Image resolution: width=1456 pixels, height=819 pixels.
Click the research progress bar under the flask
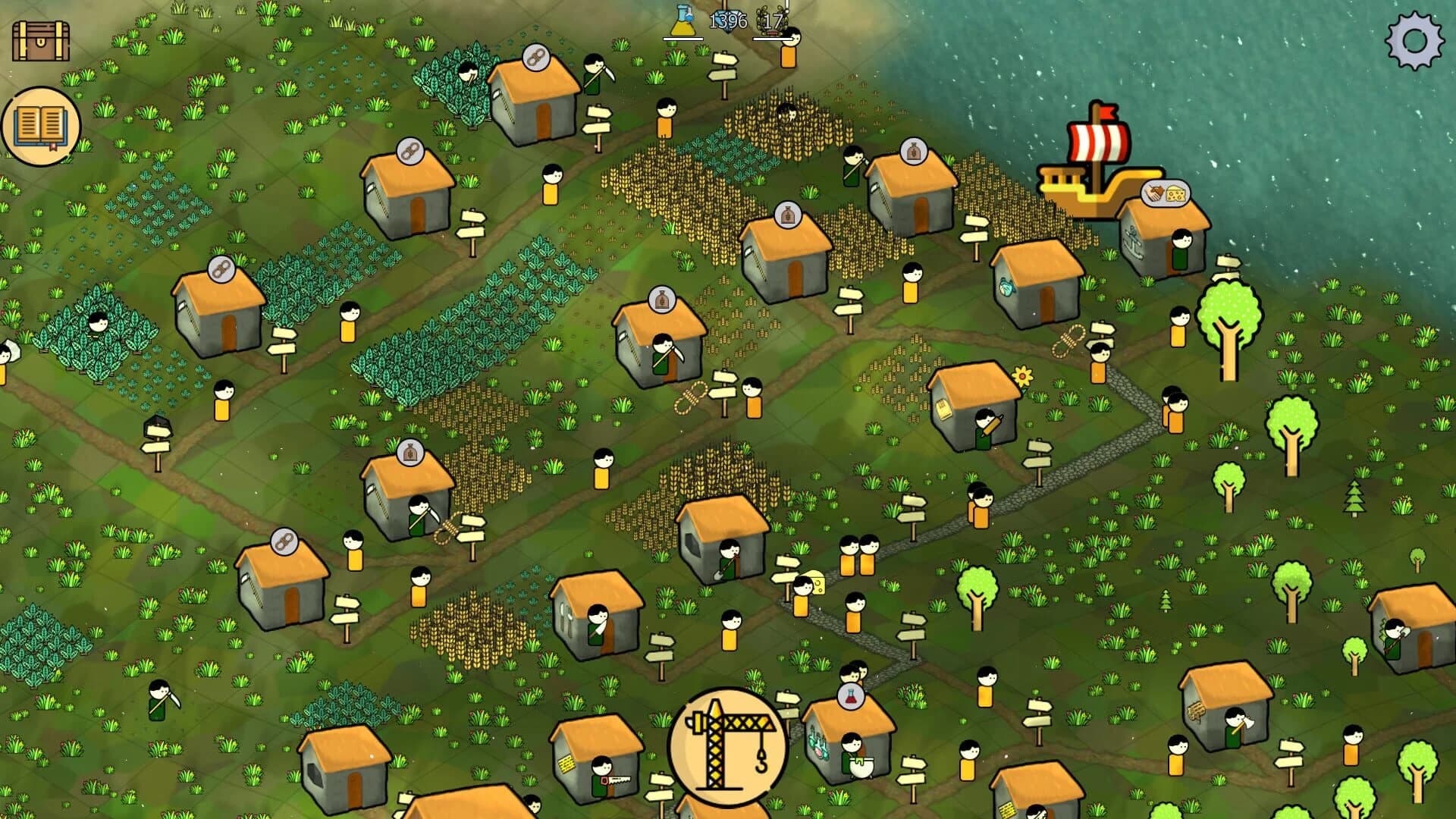[x=683, y=40]
